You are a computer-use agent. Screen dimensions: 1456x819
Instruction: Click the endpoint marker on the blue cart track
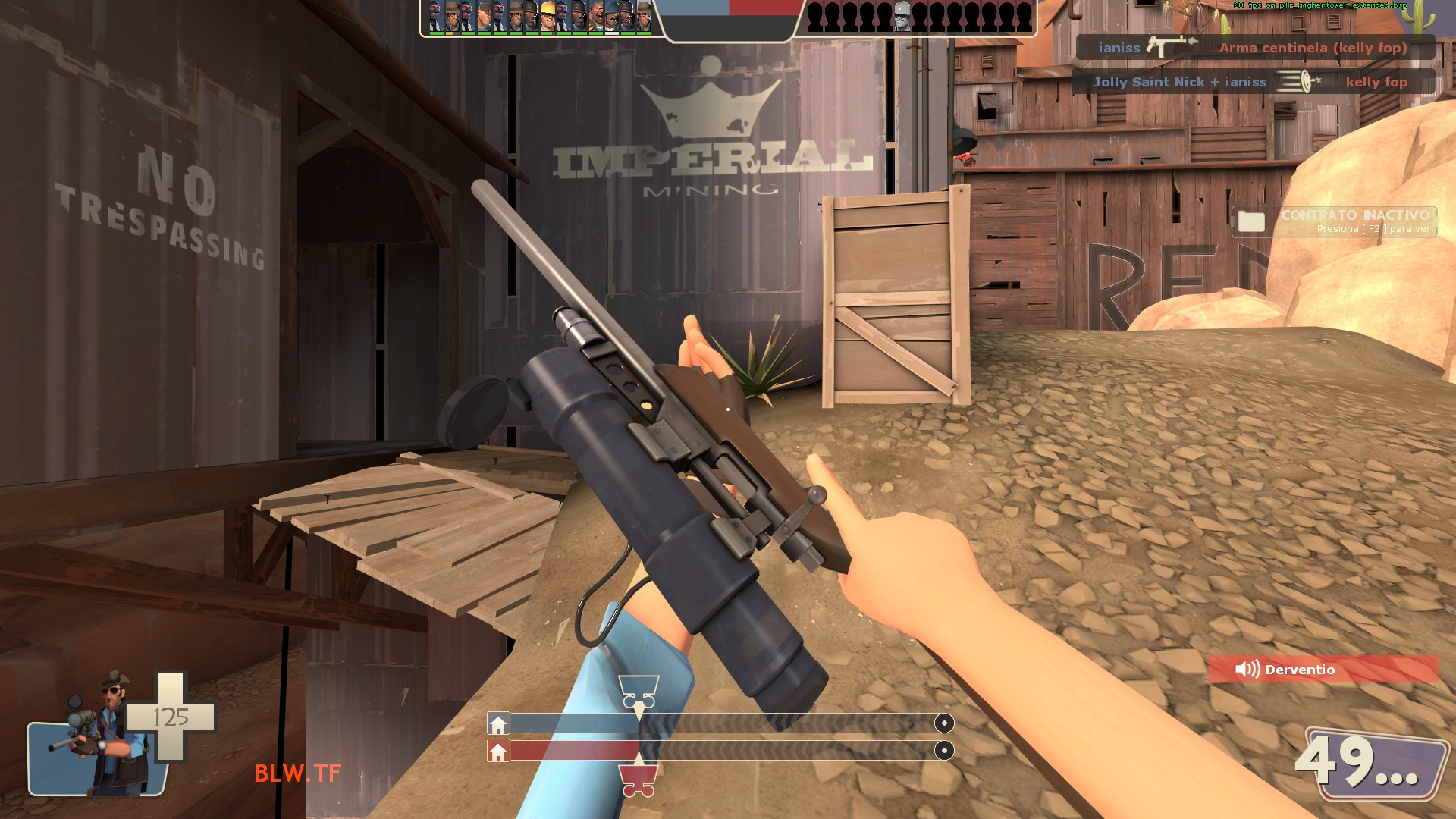[x=943, y=724]
